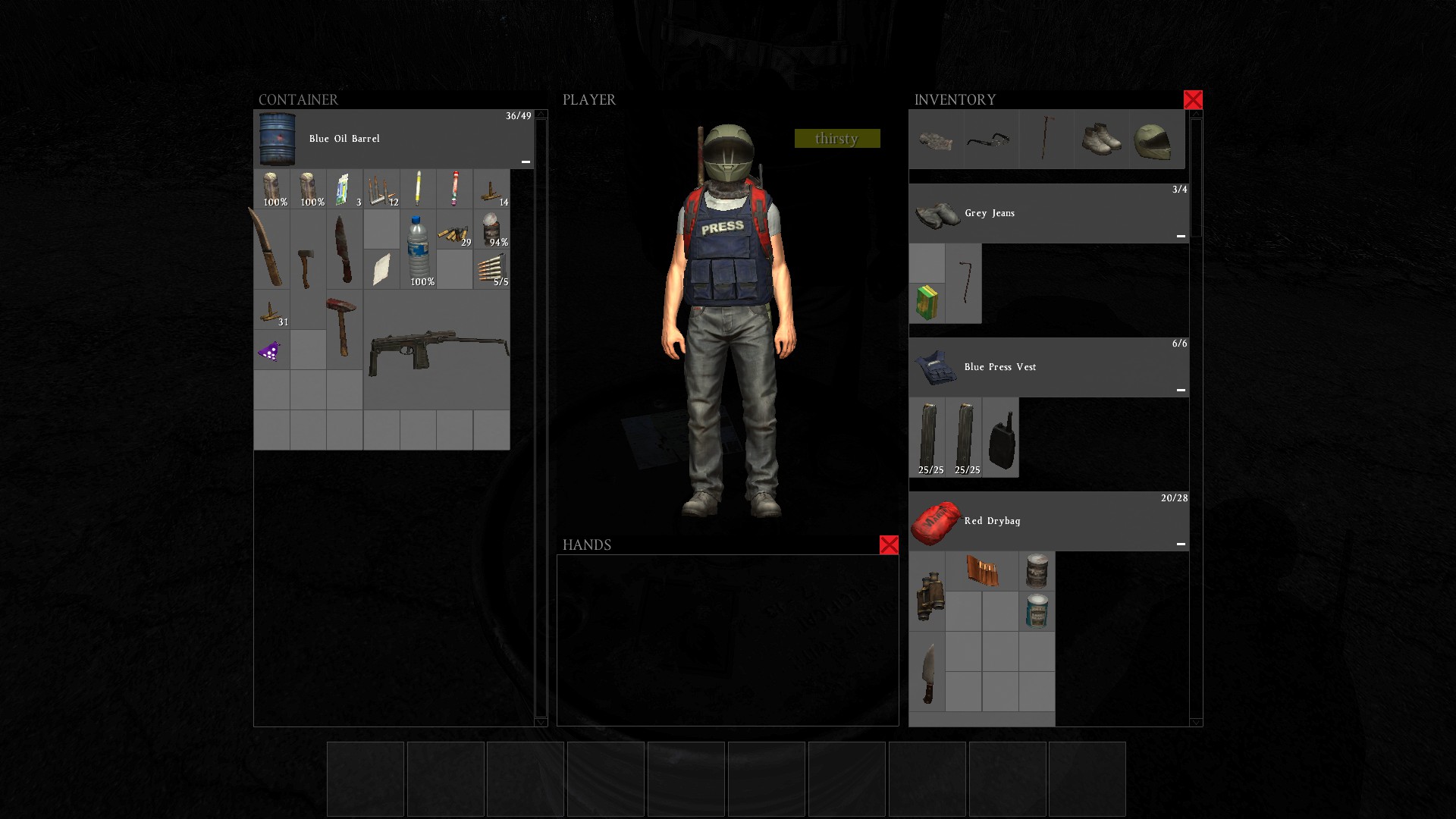Collapse the Blue Oil Barrel contents
Image resolution: width=1456 pixels, height=819 pixels.
pyautogui.click(x=525, y=160)
